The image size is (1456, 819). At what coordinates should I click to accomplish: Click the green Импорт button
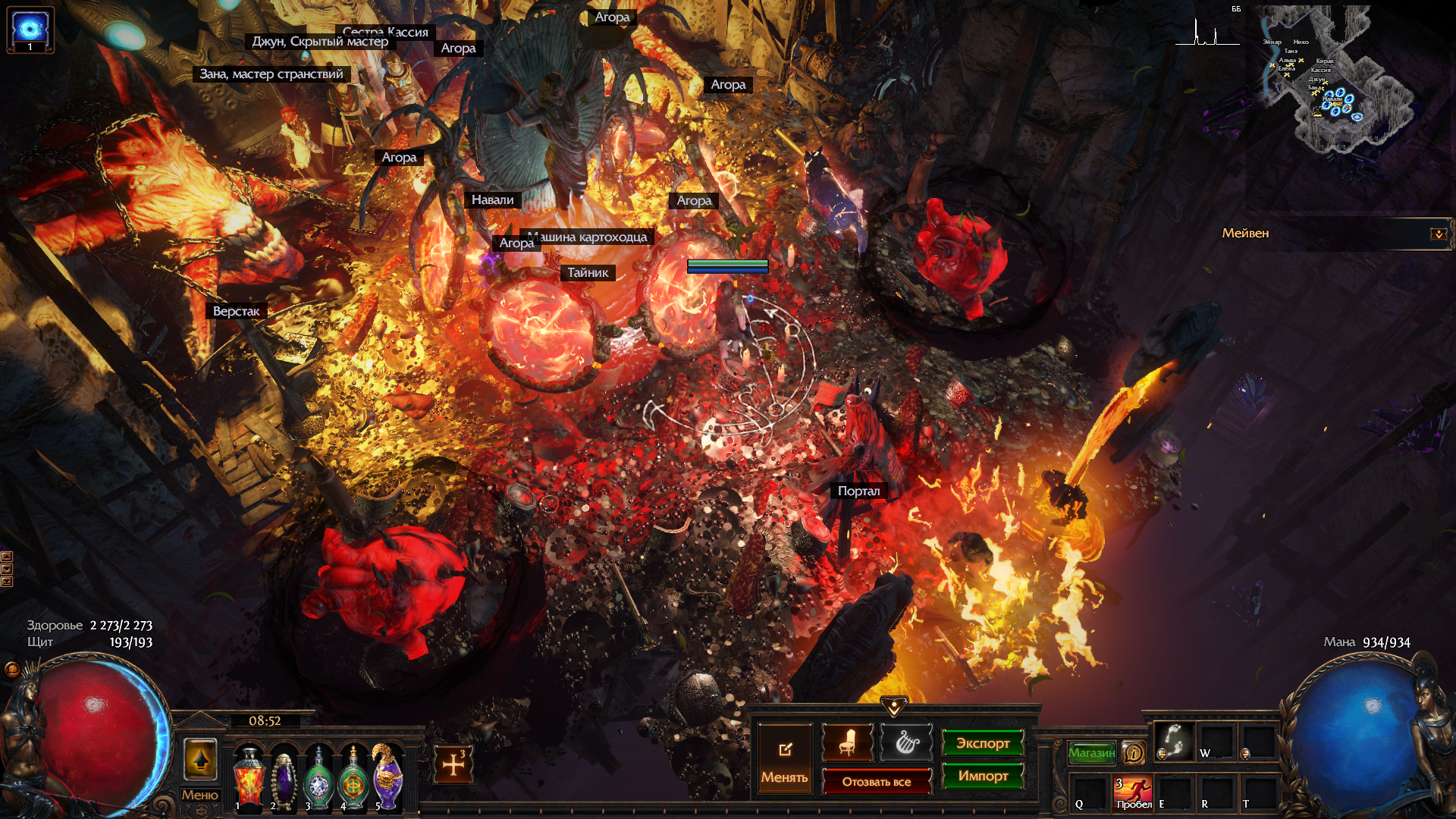point(983,776)
